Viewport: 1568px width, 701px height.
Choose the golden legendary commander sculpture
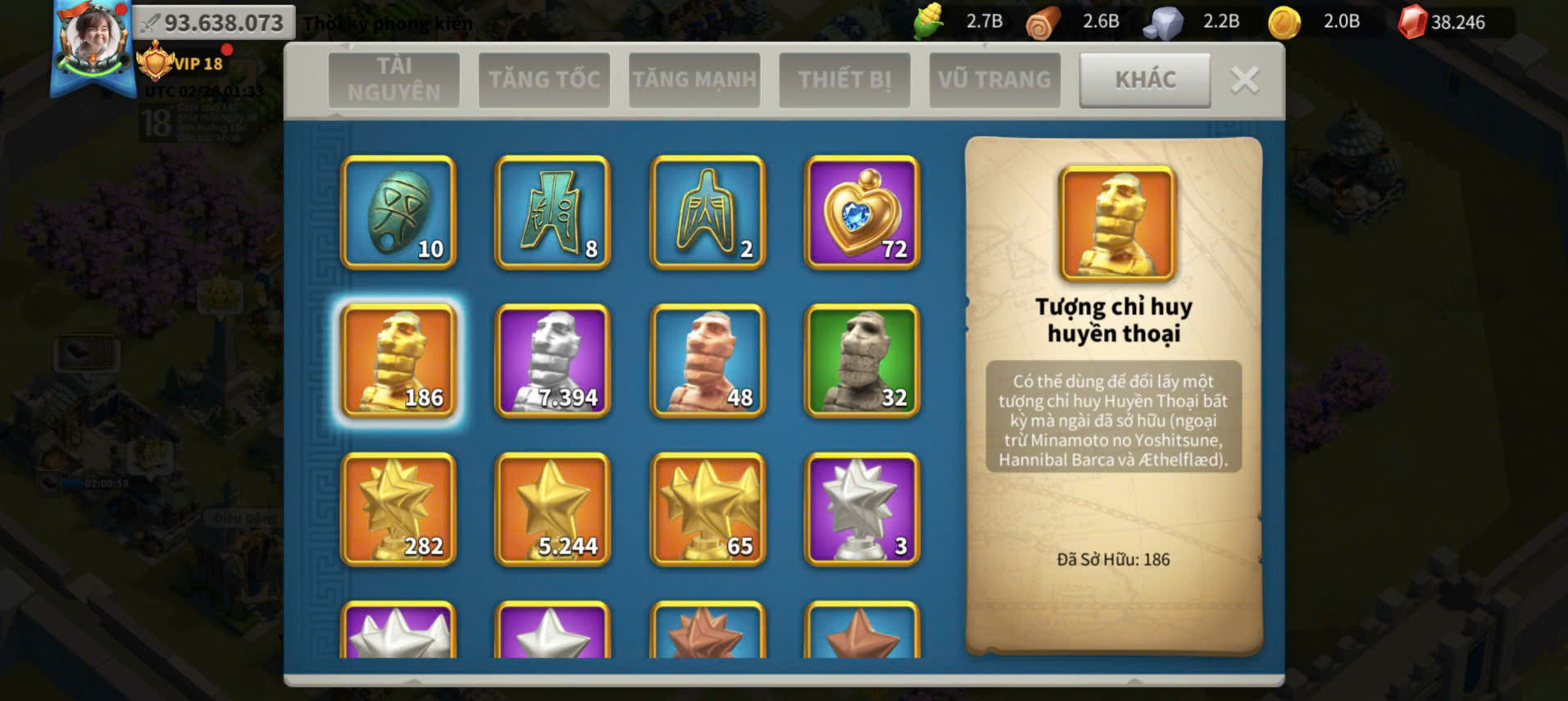[x=398, y=361]
